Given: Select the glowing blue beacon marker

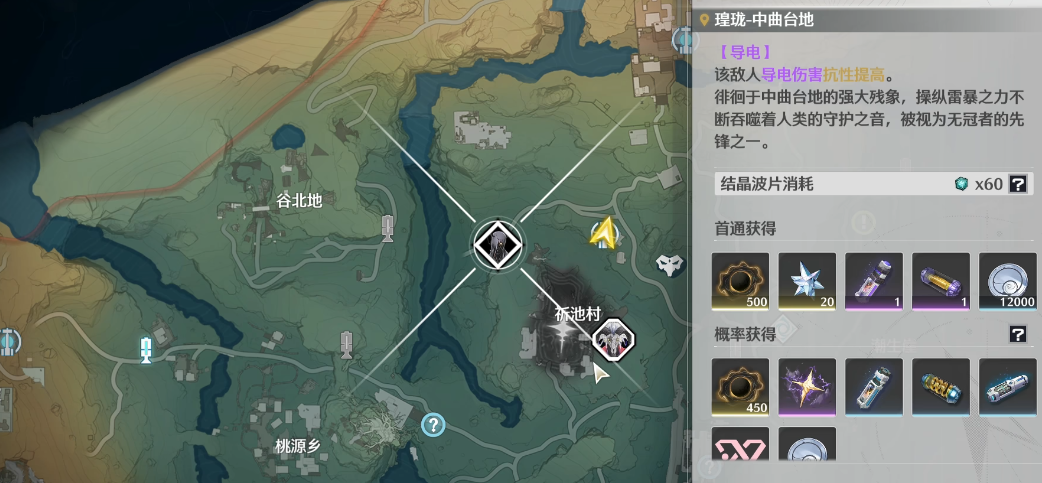Looking at the screenshot, I should click(146, 349).
